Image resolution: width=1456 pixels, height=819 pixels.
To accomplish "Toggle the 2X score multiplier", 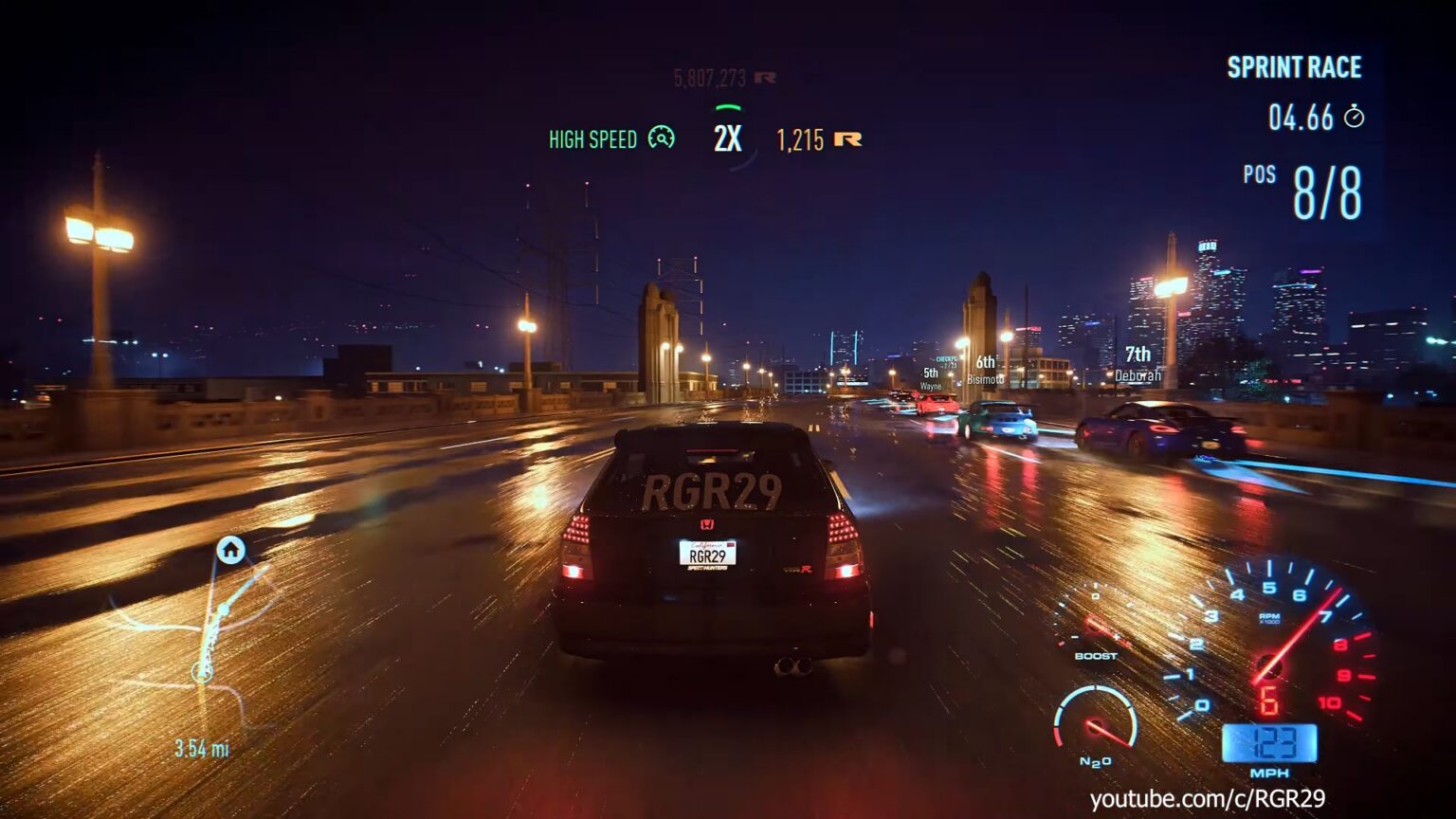I will click(726, 136).
